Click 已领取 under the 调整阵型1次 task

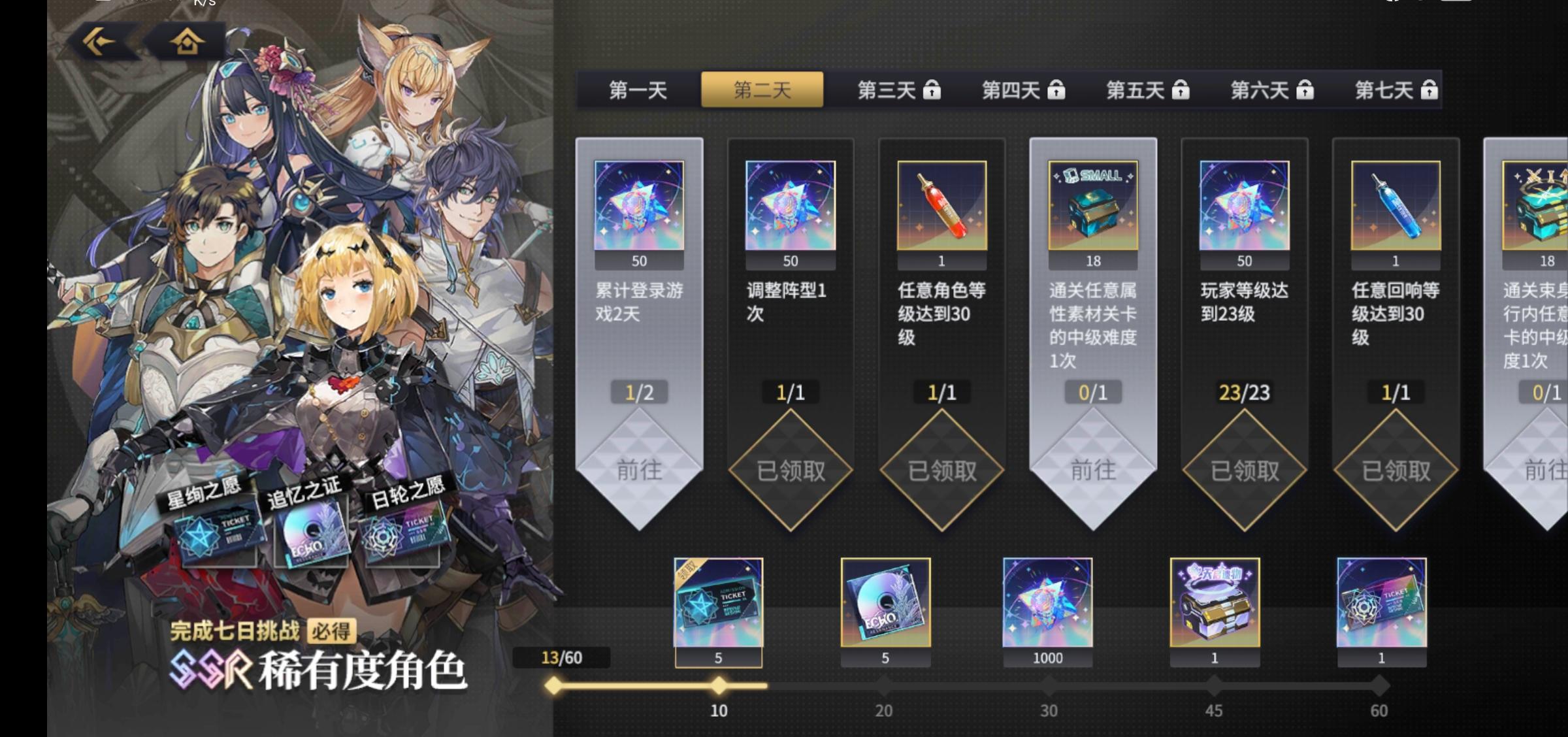[789, 469]
